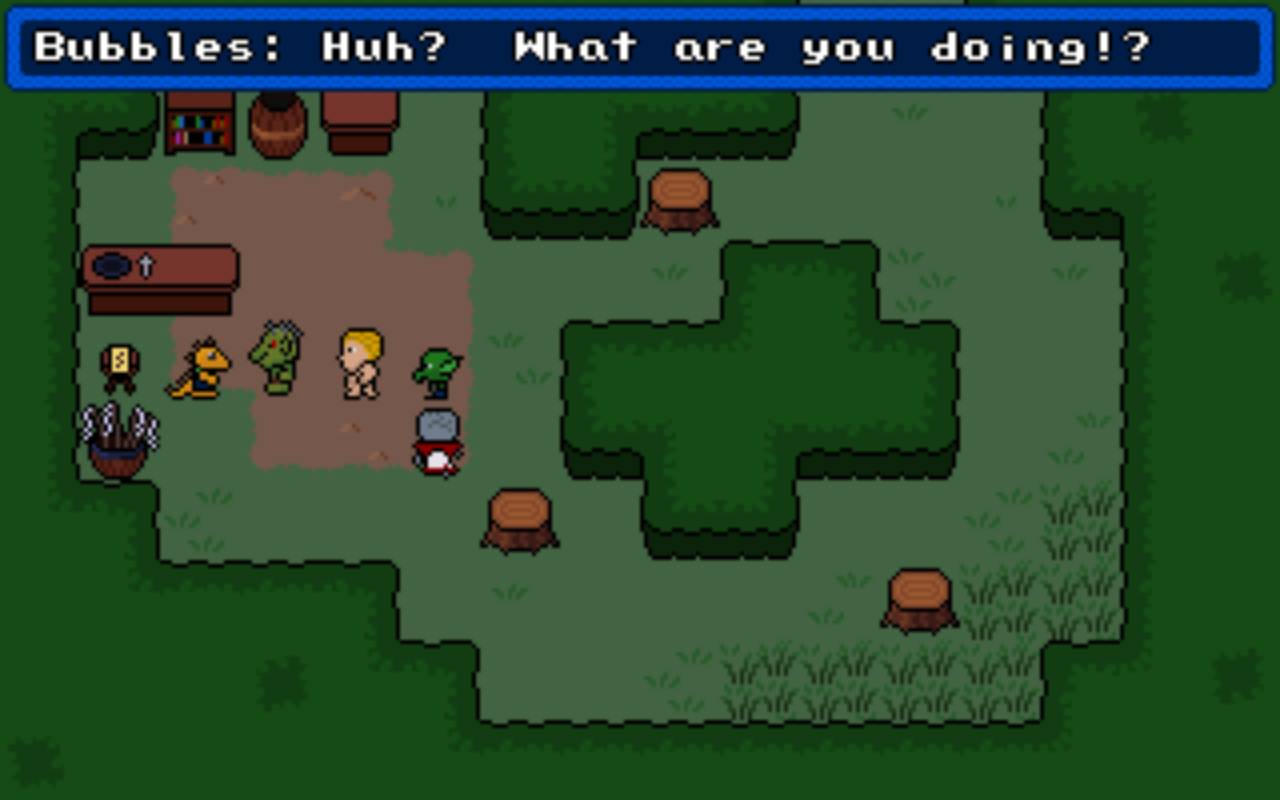The image size is (1280, 800).
Task: Click the Bubbles dialog box
Action: (x=640, y=45)
